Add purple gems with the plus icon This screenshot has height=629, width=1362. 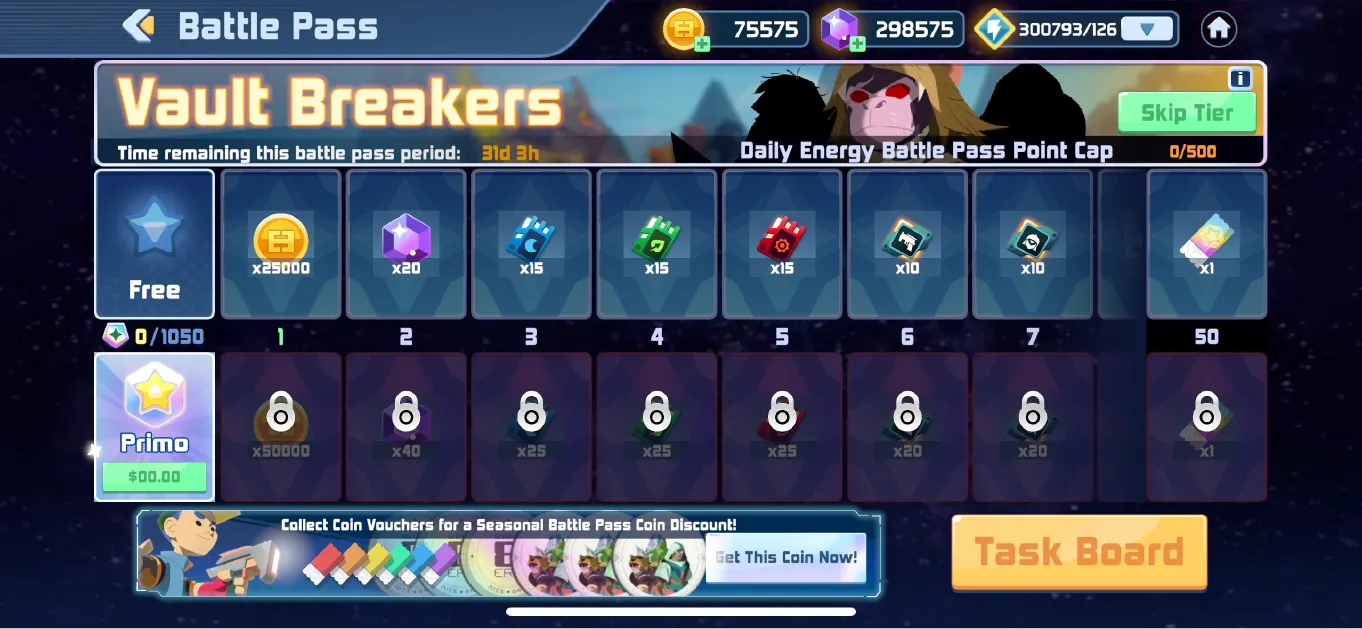[x=857, y=43]
